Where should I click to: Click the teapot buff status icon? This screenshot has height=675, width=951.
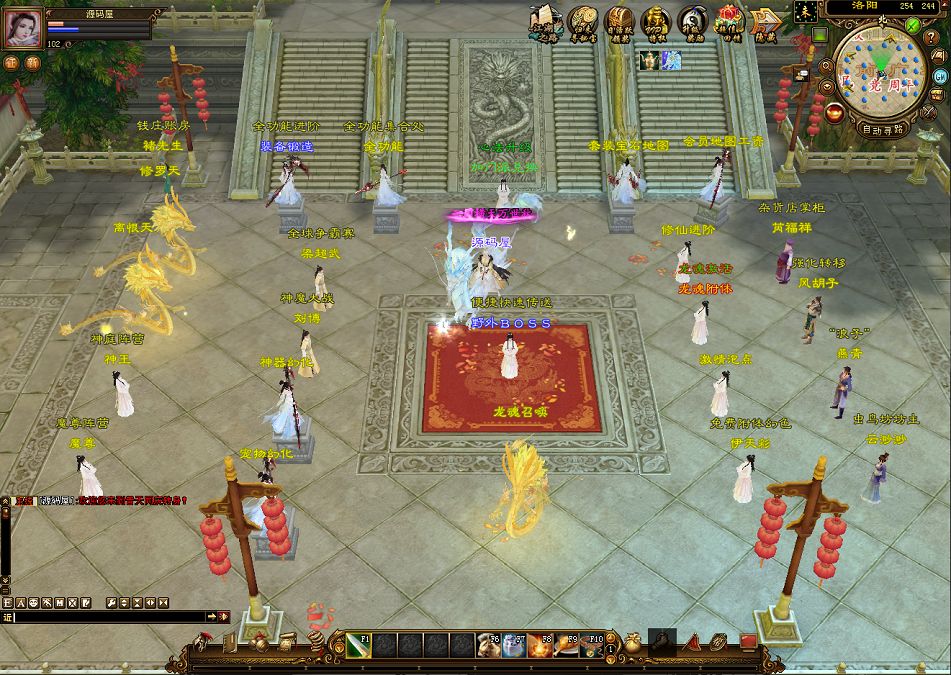[649, 61]
